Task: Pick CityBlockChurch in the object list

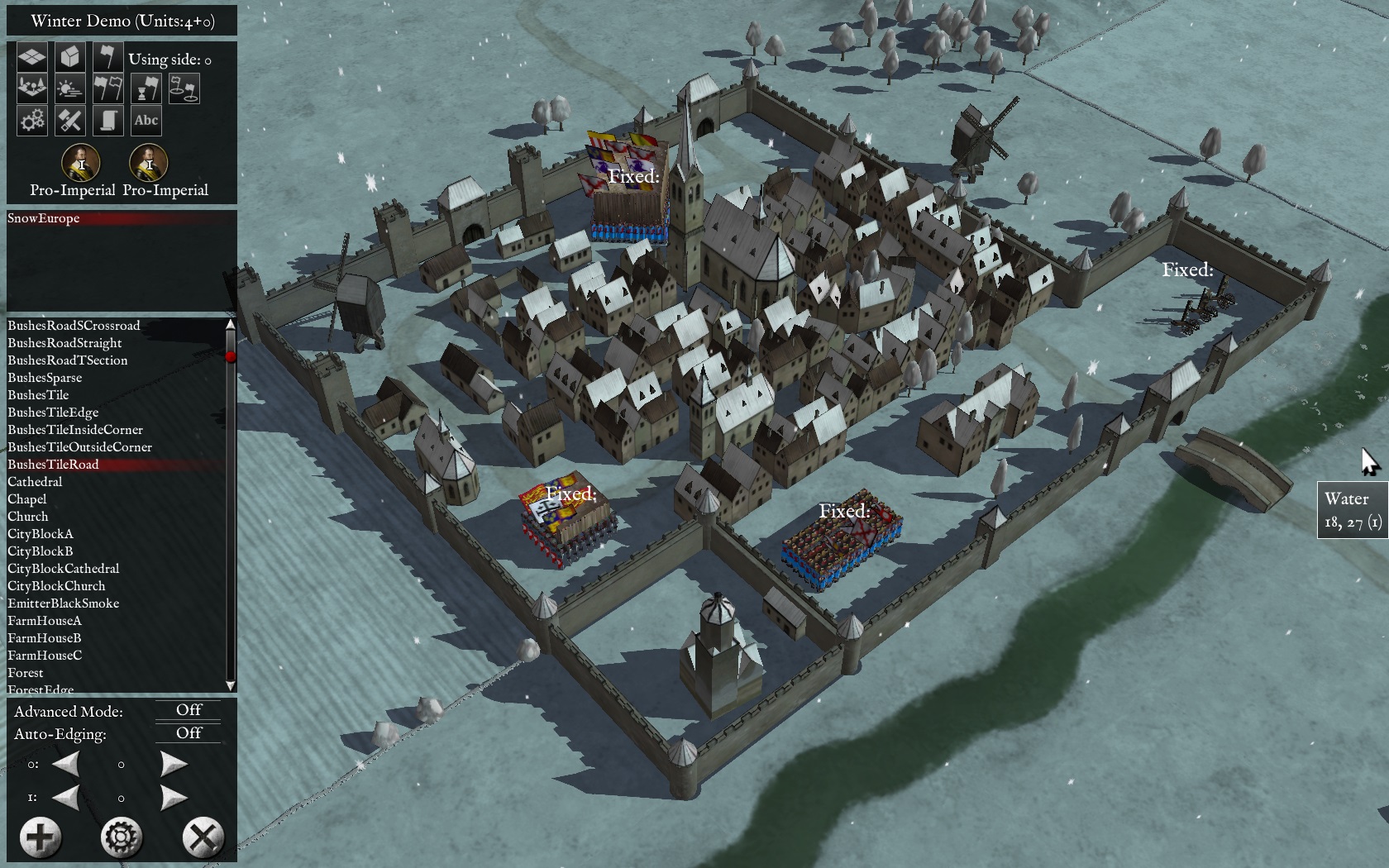Action: pyautogui.click(x=56, y=586)
